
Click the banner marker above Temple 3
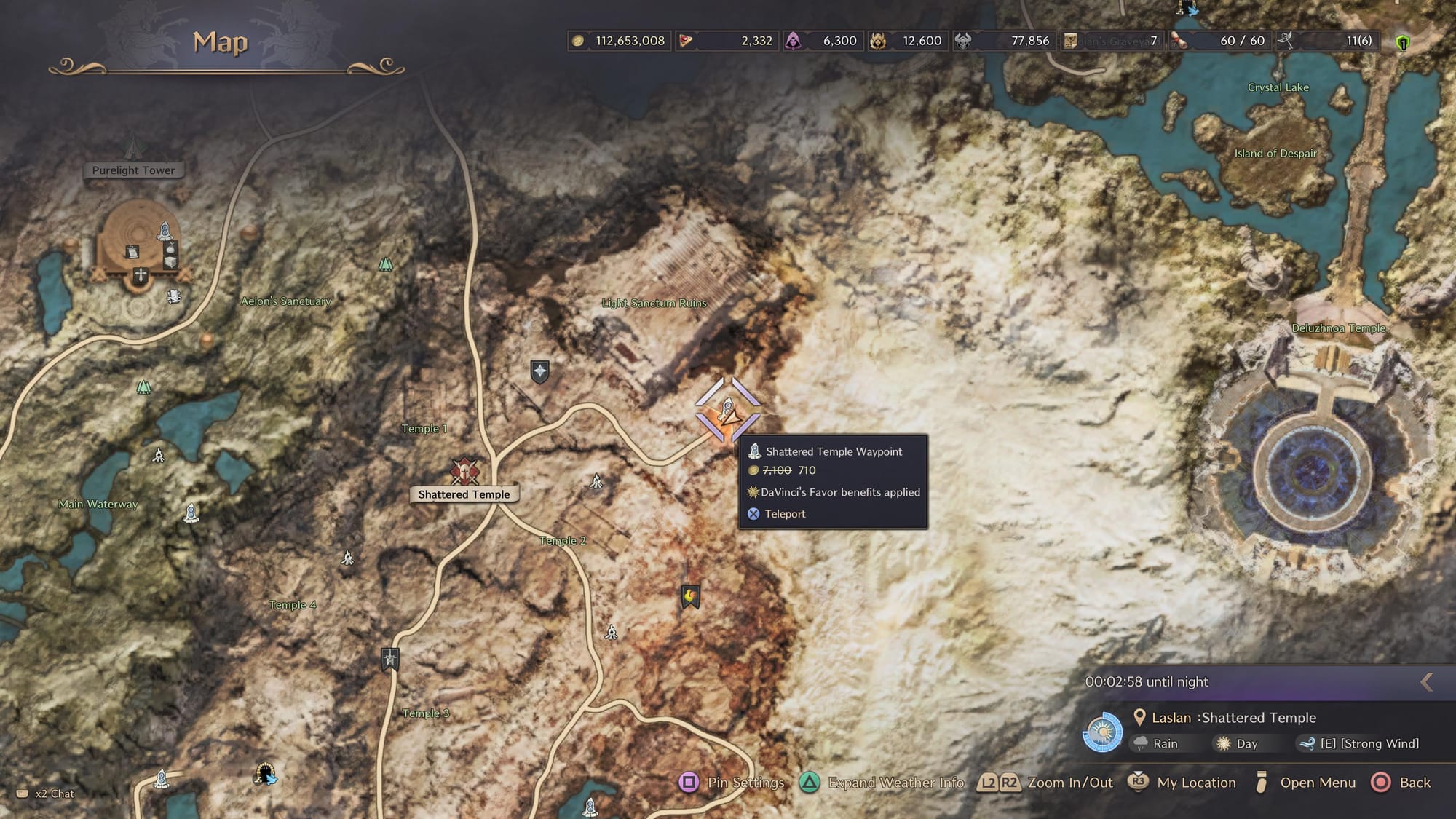(x=390, y=660)
